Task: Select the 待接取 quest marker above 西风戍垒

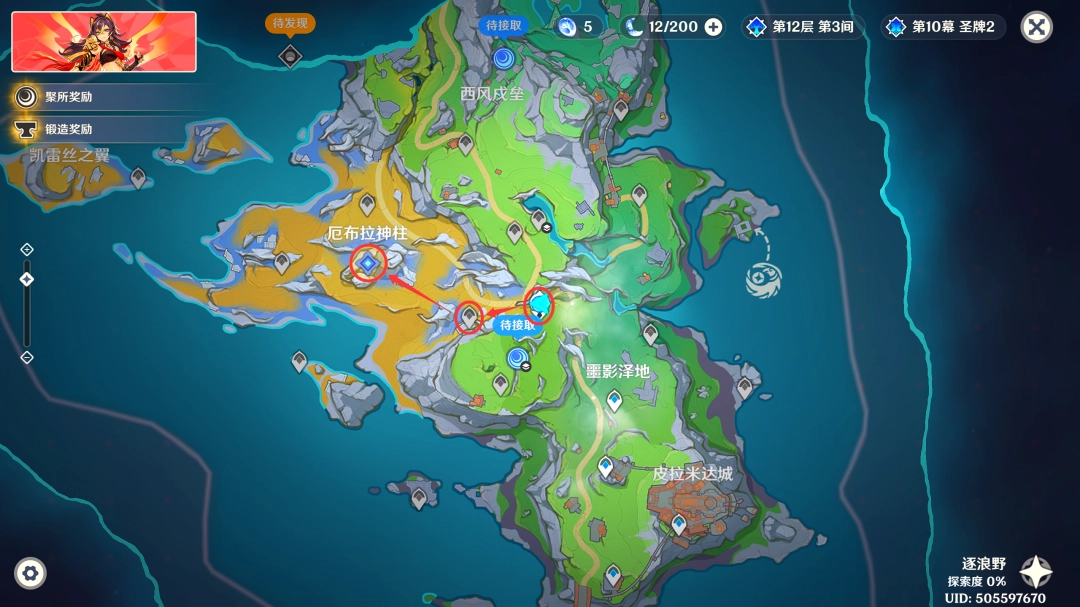Action: point(502,57)
